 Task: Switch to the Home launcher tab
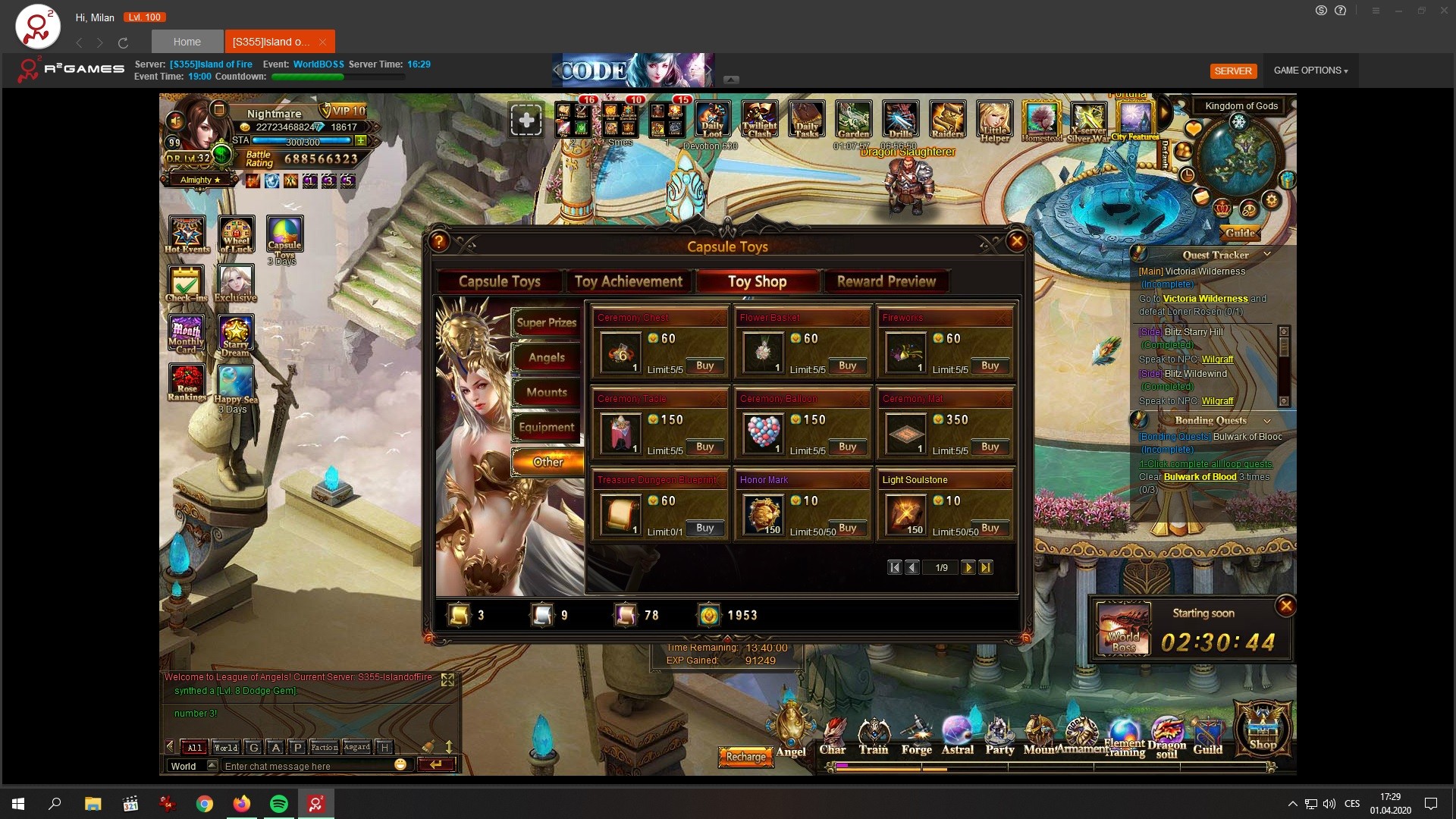[187, 42]
